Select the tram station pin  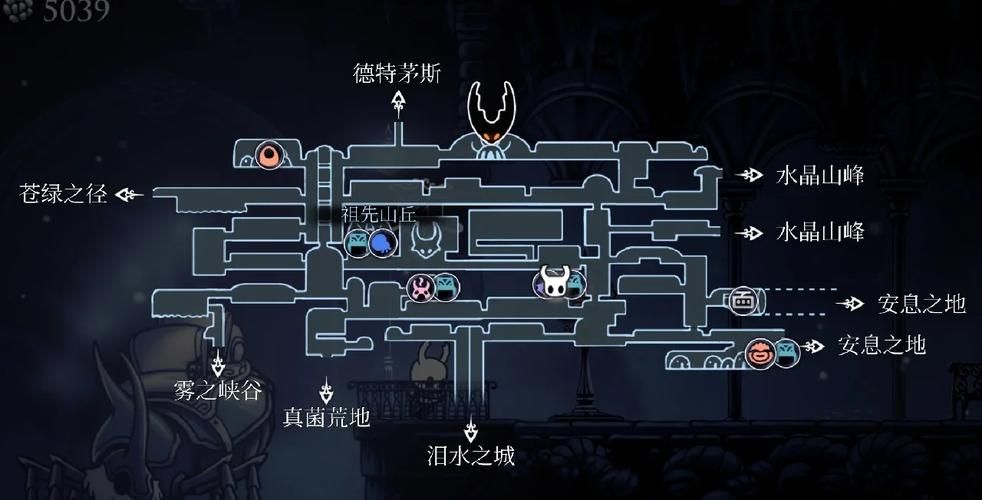pos(742,300)
